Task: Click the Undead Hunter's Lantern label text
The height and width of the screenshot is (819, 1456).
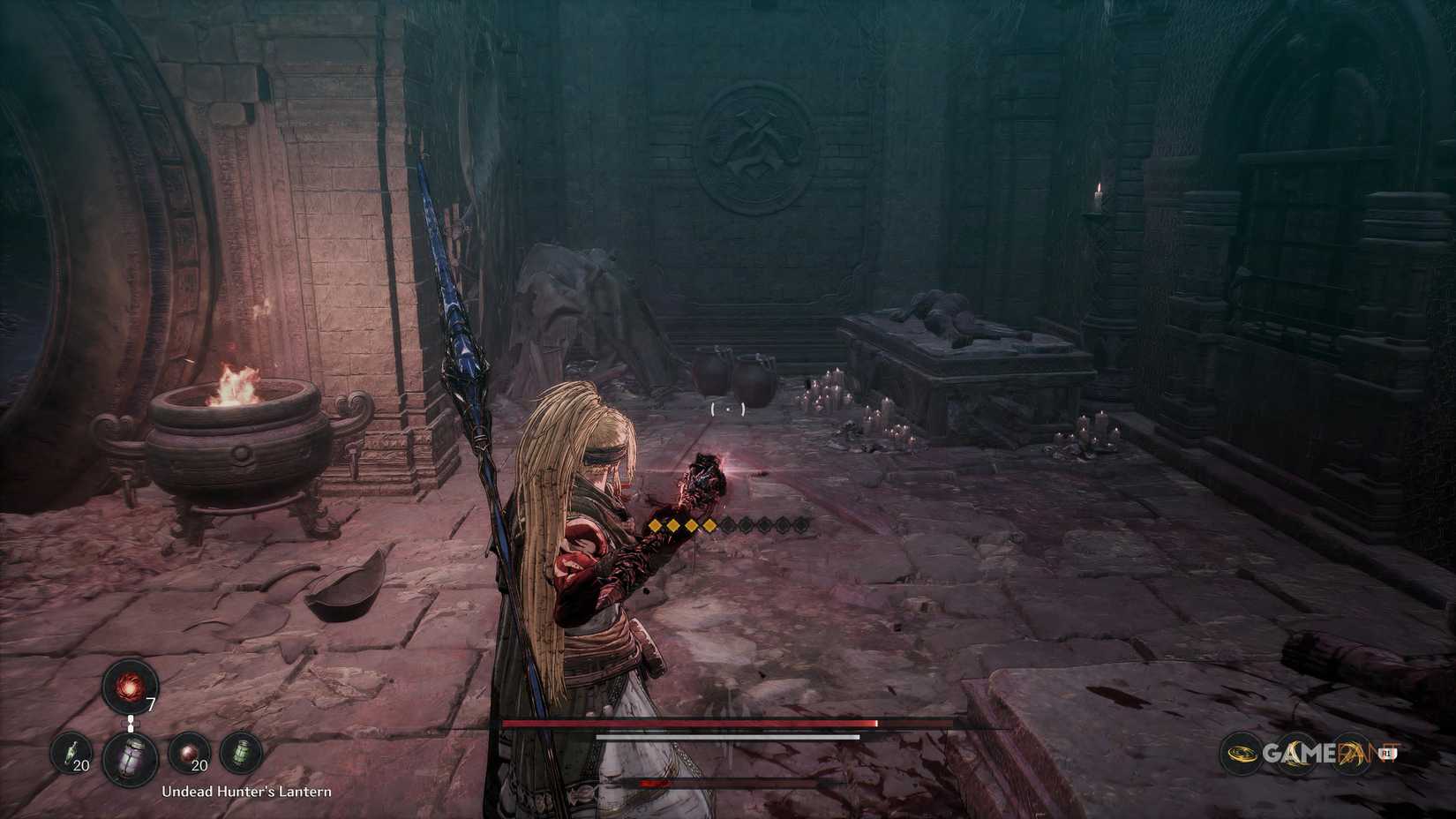Action: [248, 792]
